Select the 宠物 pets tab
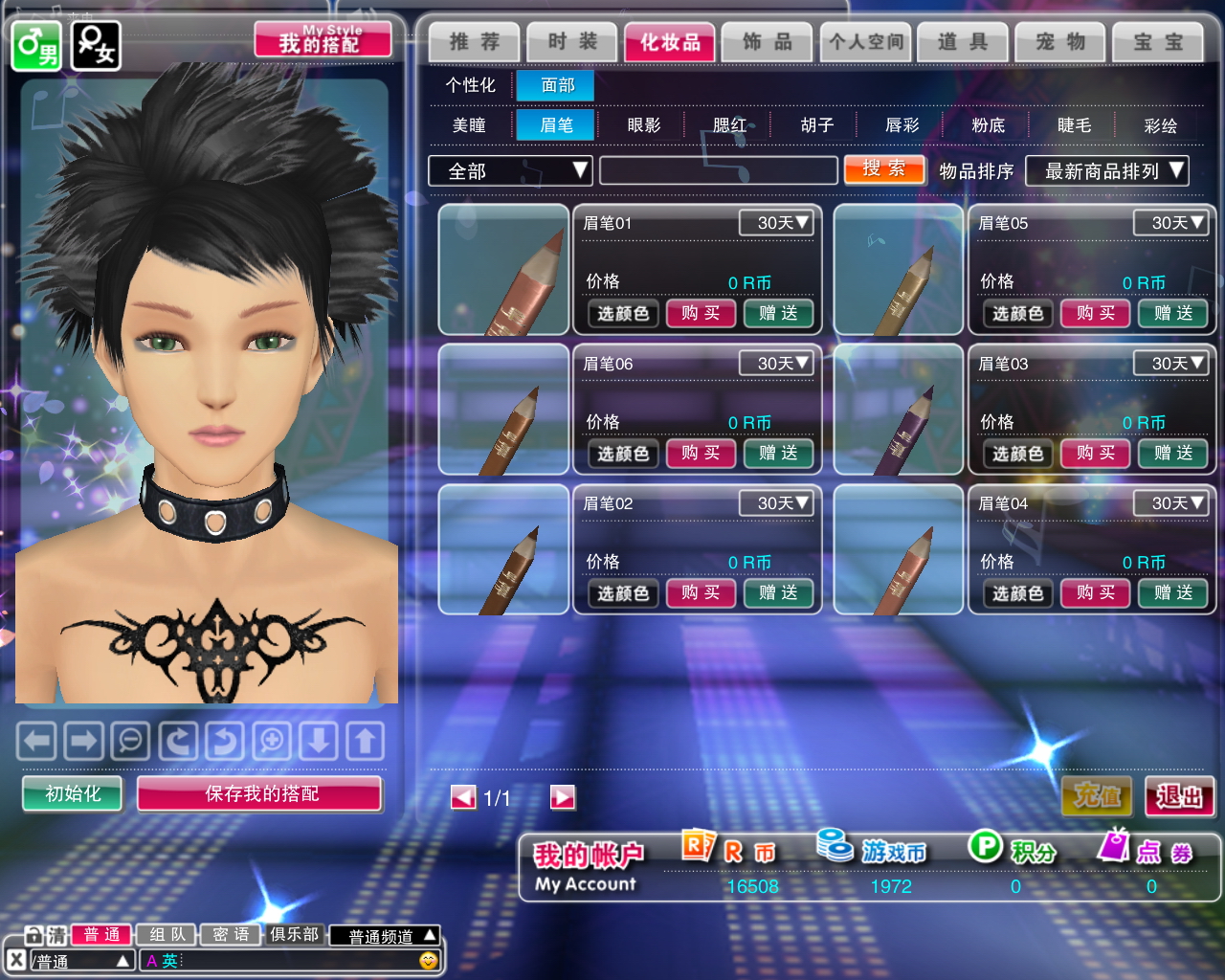Viewport: 1225px width, 980px height. pos(1060,42)
